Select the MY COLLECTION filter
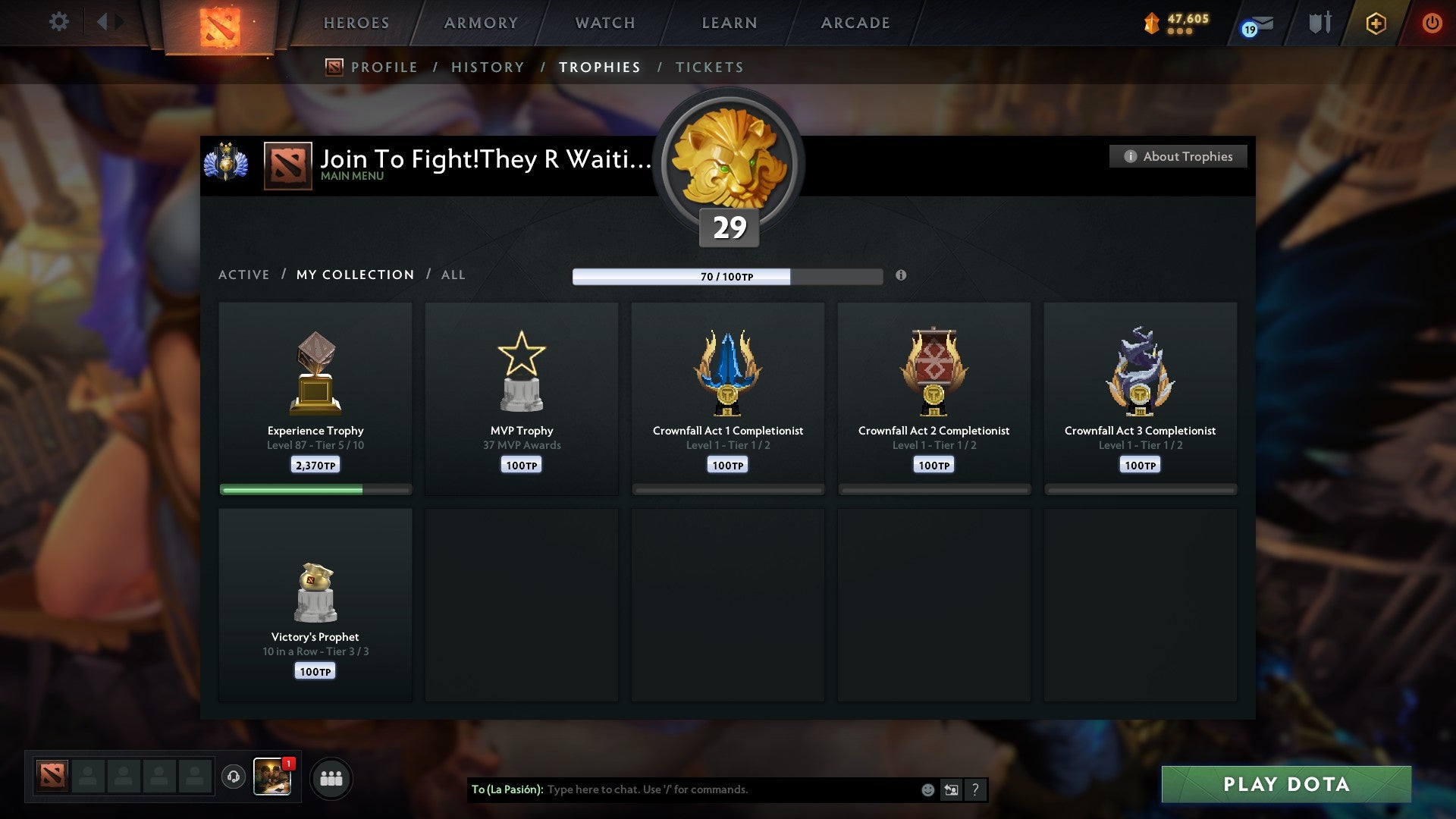This screenshot has height=819, width=1456. 354,275
